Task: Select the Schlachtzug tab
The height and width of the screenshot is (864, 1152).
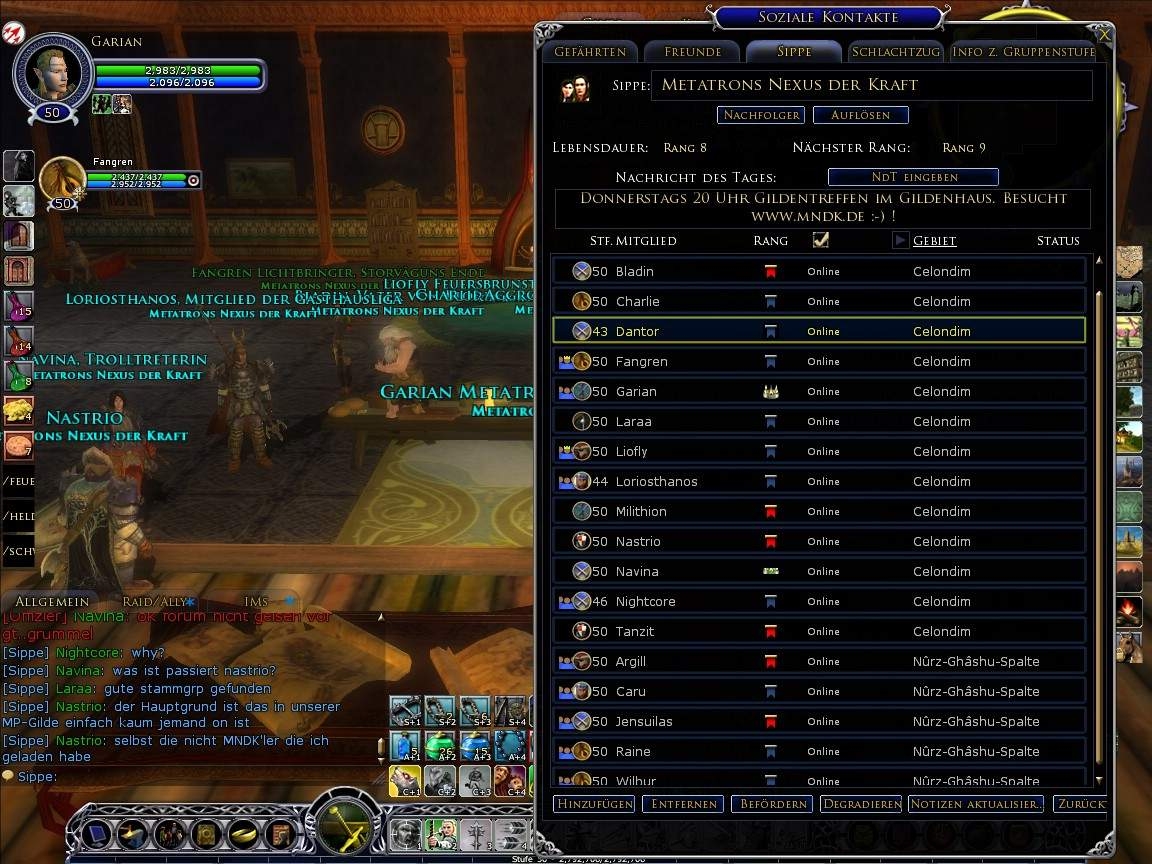Action: click(x=896, y=52)
